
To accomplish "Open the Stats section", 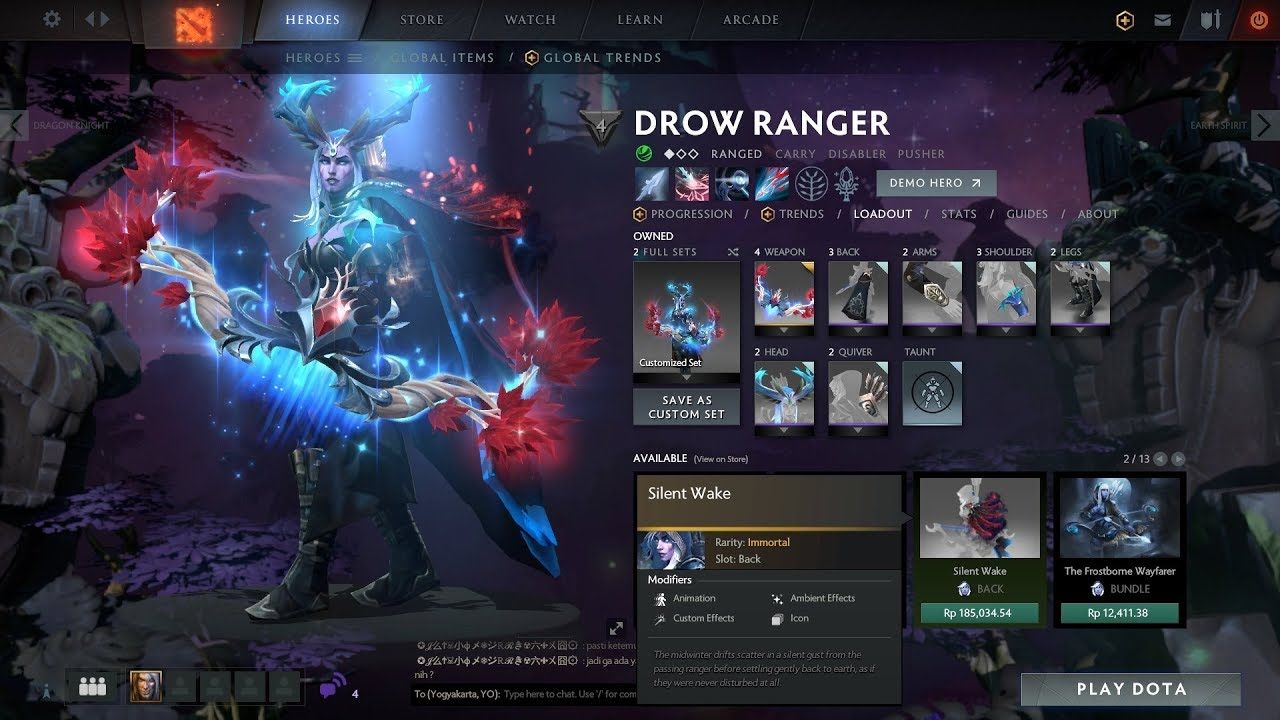I will [958, 214].
